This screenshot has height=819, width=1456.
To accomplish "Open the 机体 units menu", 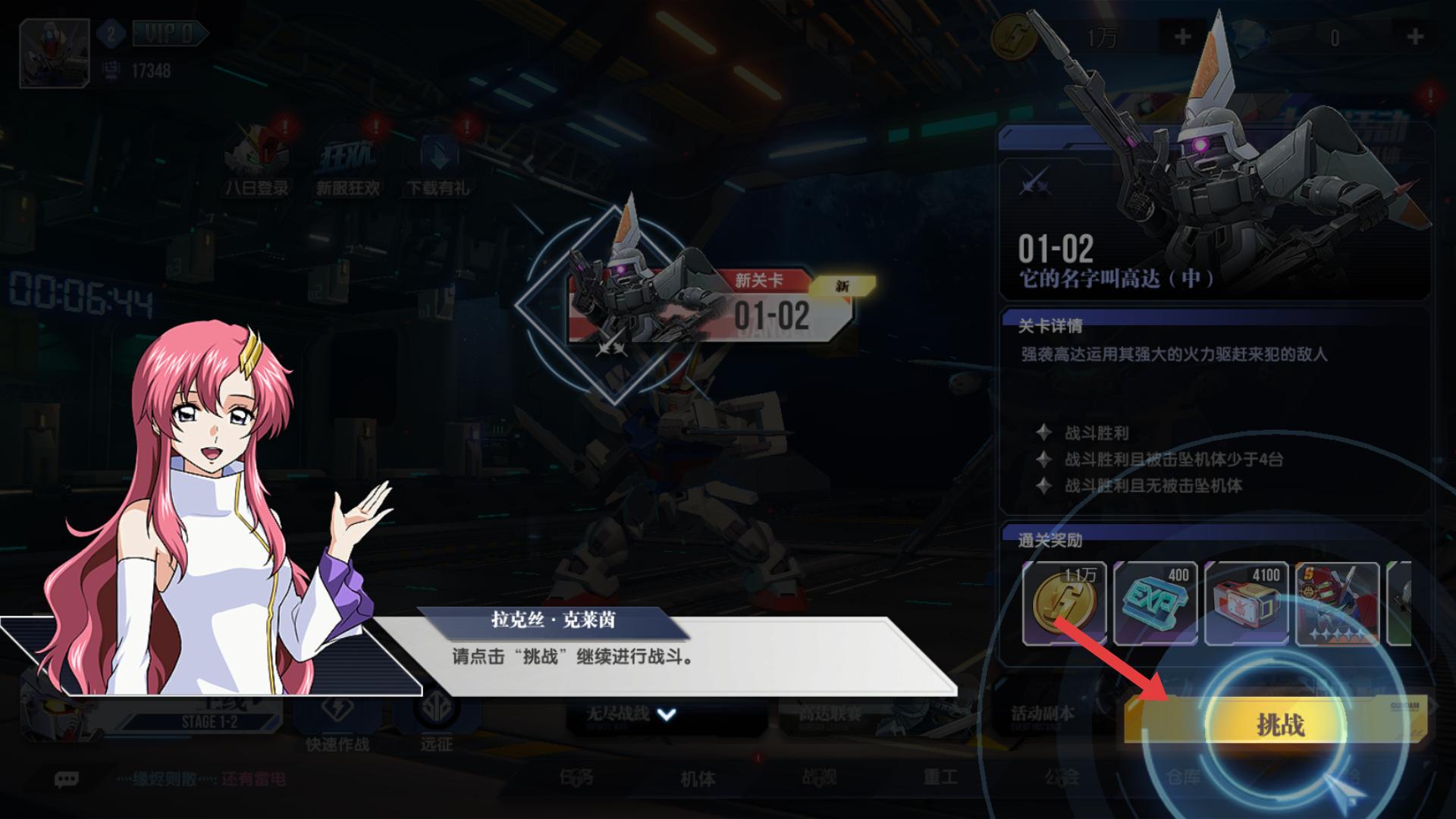I will 698,778.
